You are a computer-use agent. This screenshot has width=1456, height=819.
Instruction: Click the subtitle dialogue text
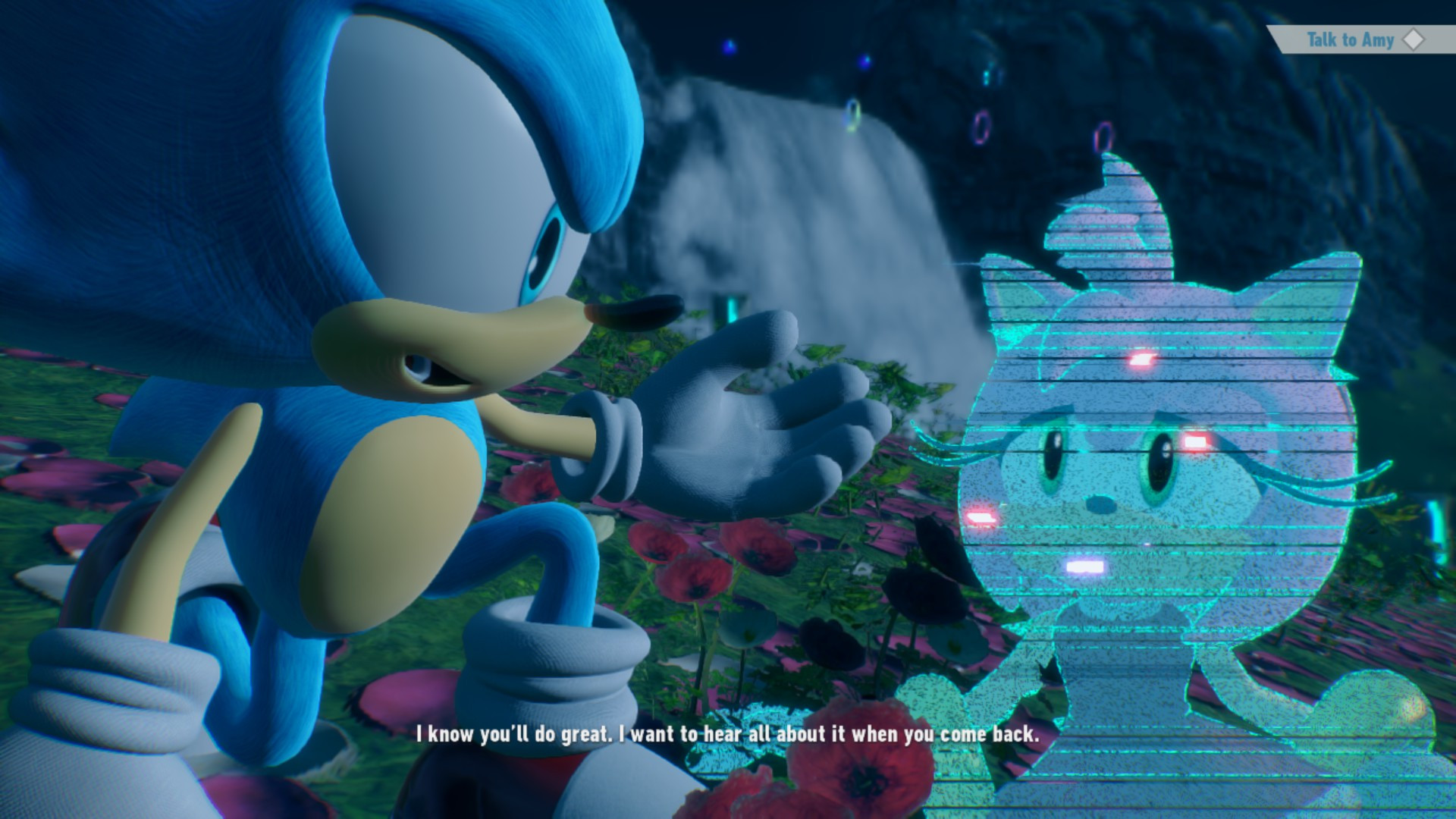pos(728,734)
